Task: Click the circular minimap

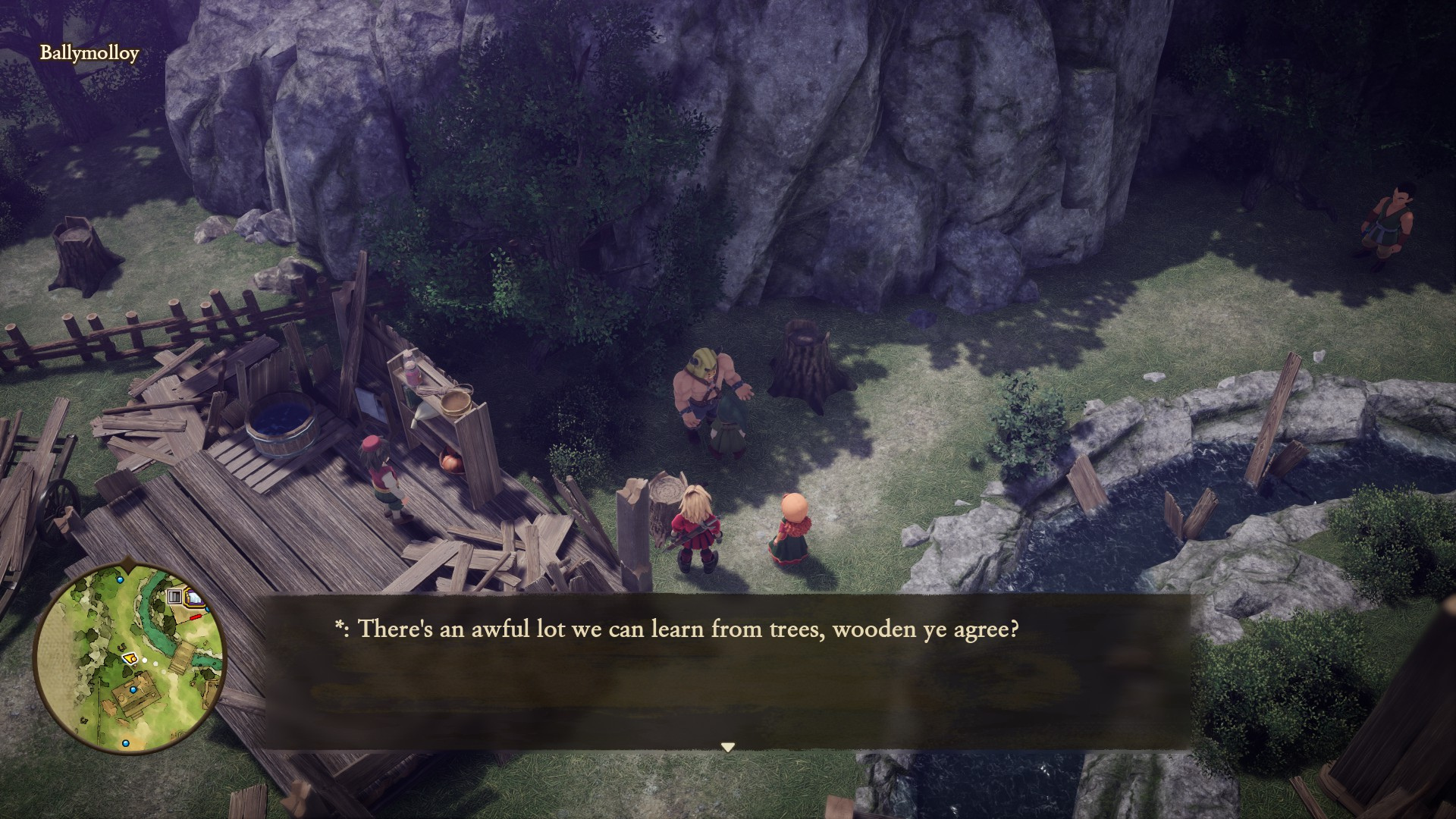Action: pyautogui.click(x=130, y=659)
